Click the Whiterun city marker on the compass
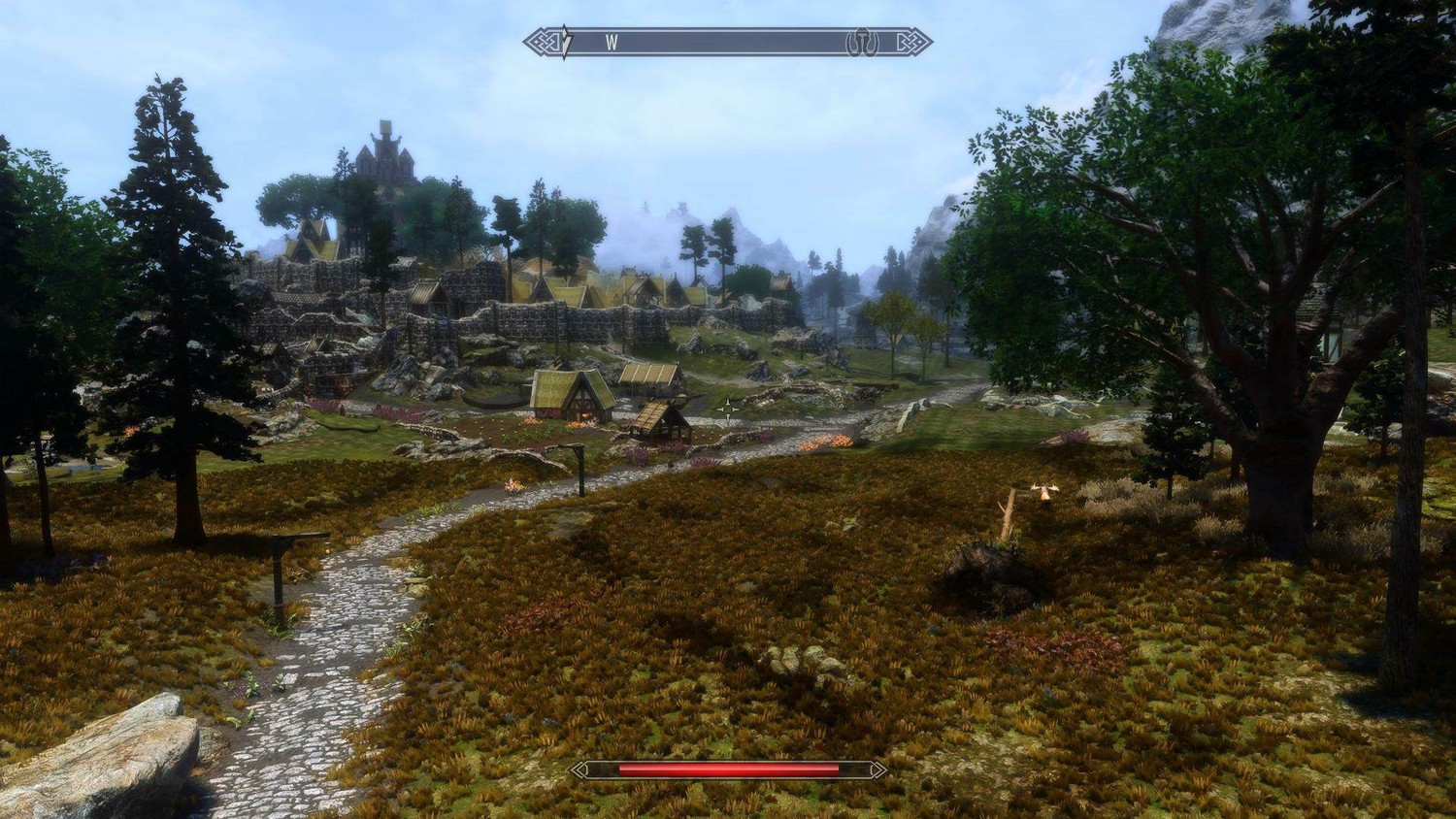The width and height of the screenshot is (1456, 819). [x=861, y=43]
